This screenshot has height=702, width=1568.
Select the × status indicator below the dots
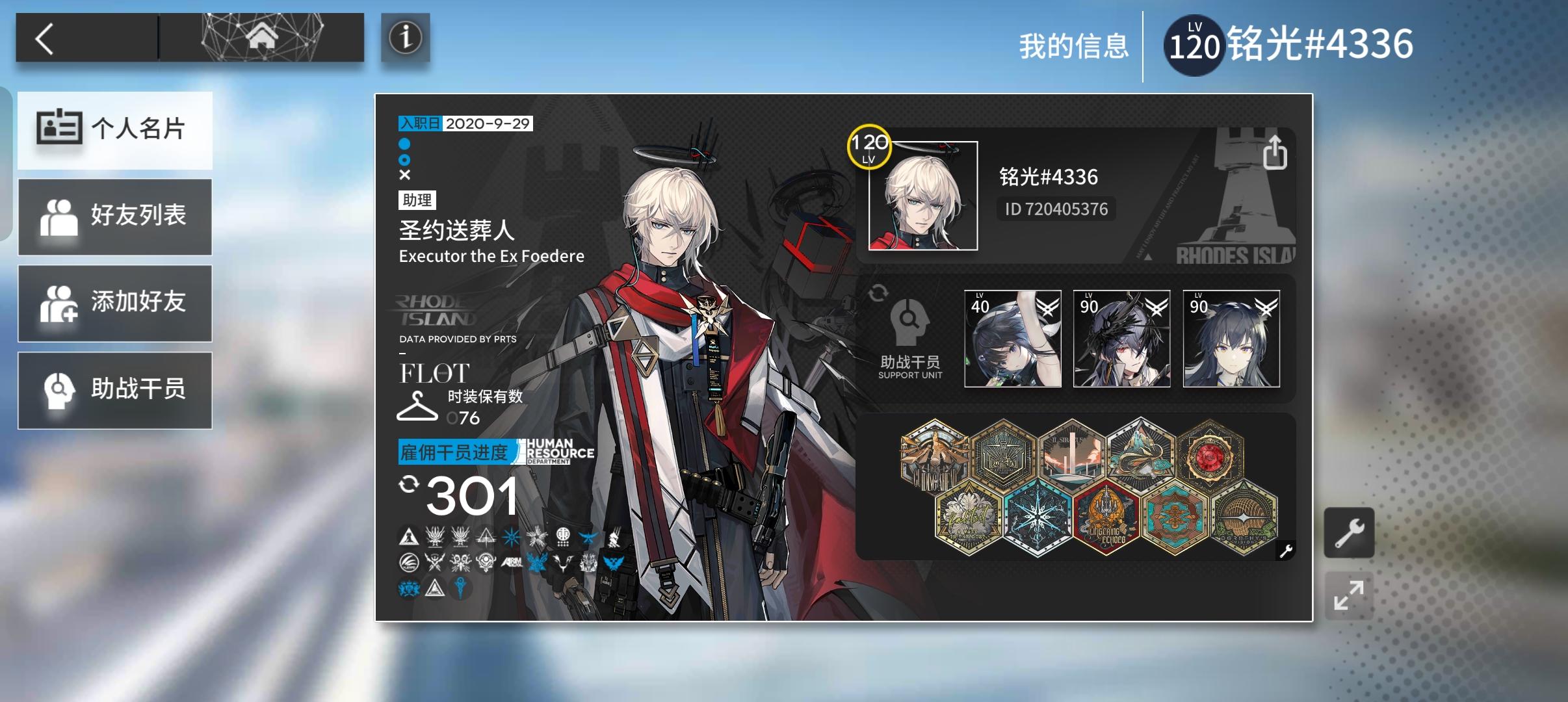tap(405, 174)
